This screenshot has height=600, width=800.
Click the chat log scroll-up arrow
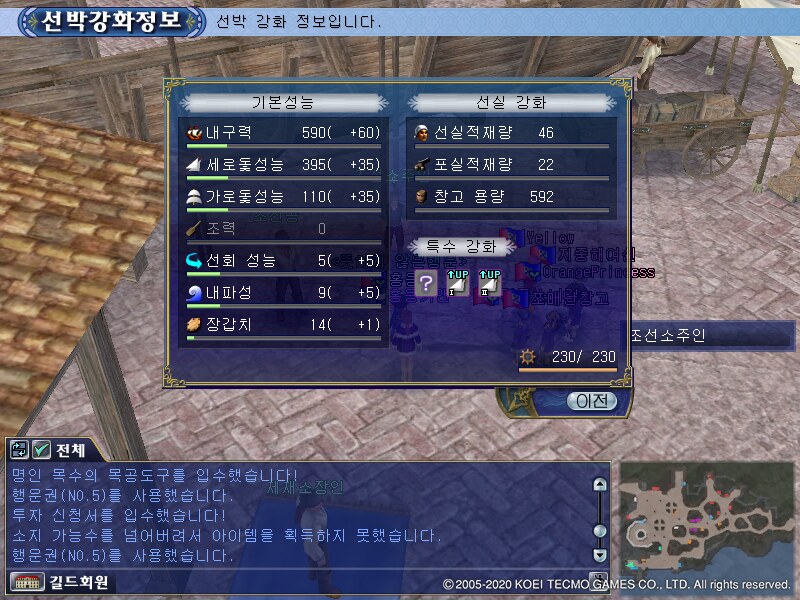click(600, 485)
